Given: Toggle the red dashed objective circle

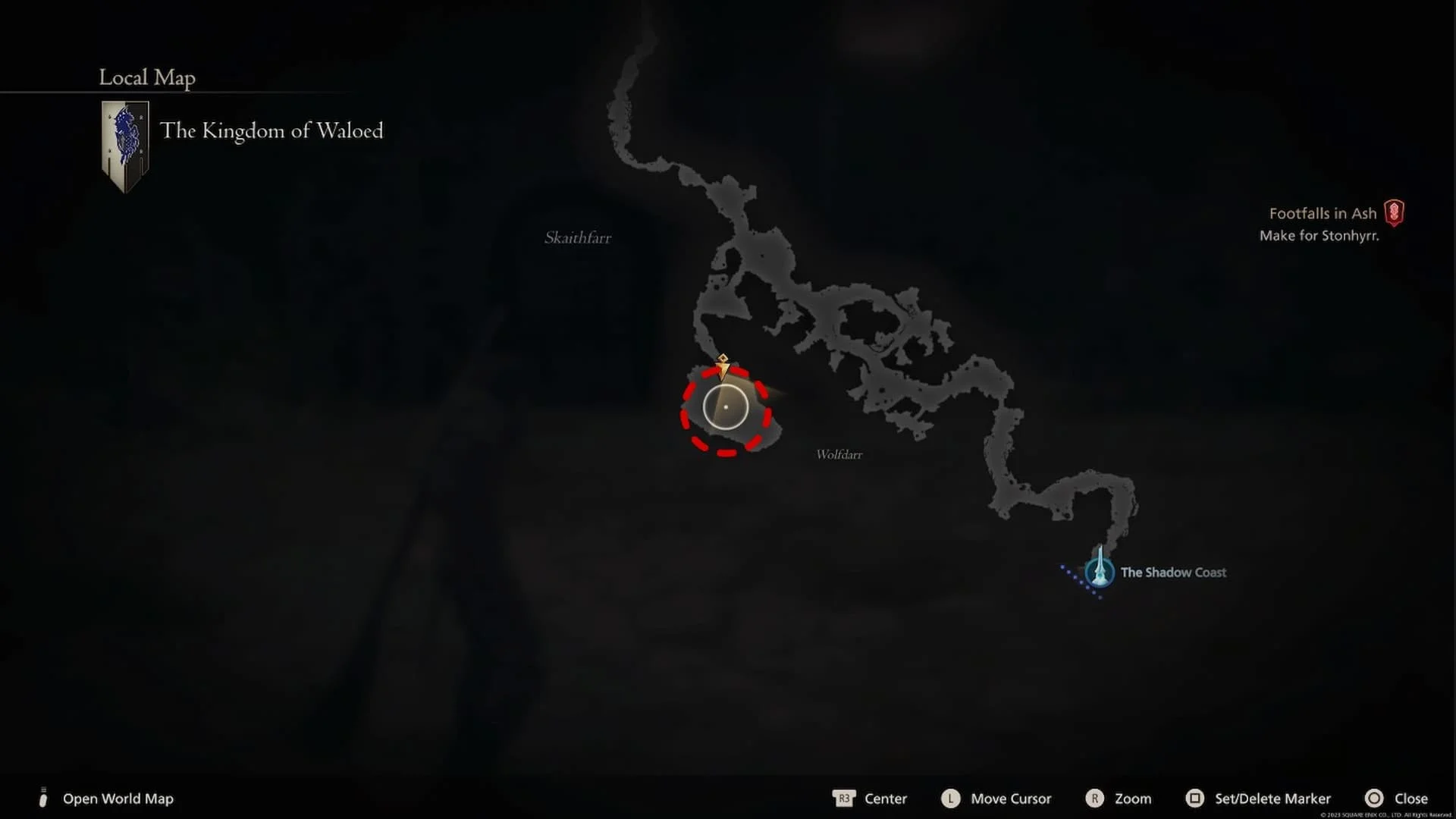Looking at the screenshot, I should 726,407.
